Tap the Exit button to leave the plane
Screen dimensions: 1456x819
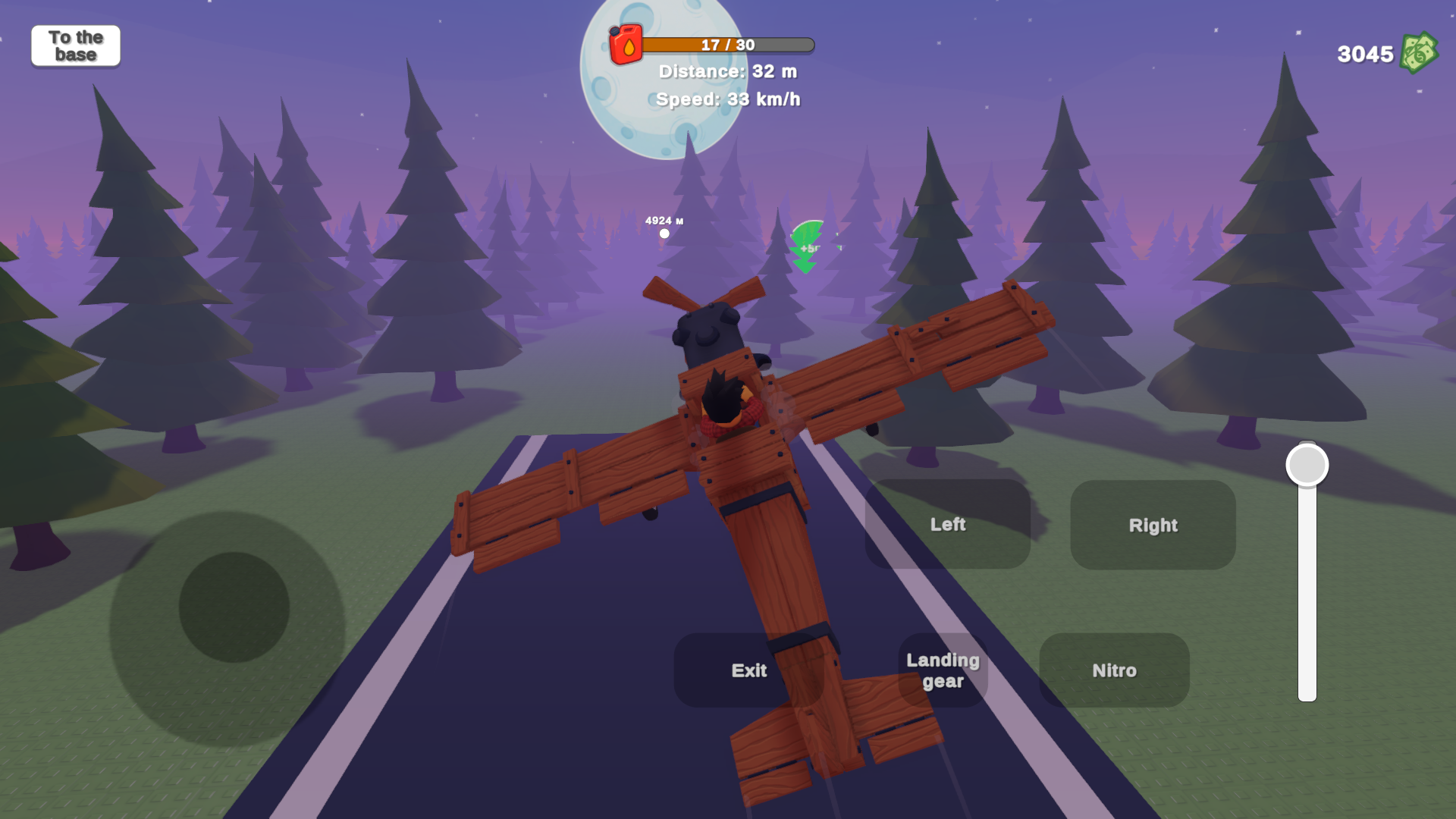click(x=748, y=670)
